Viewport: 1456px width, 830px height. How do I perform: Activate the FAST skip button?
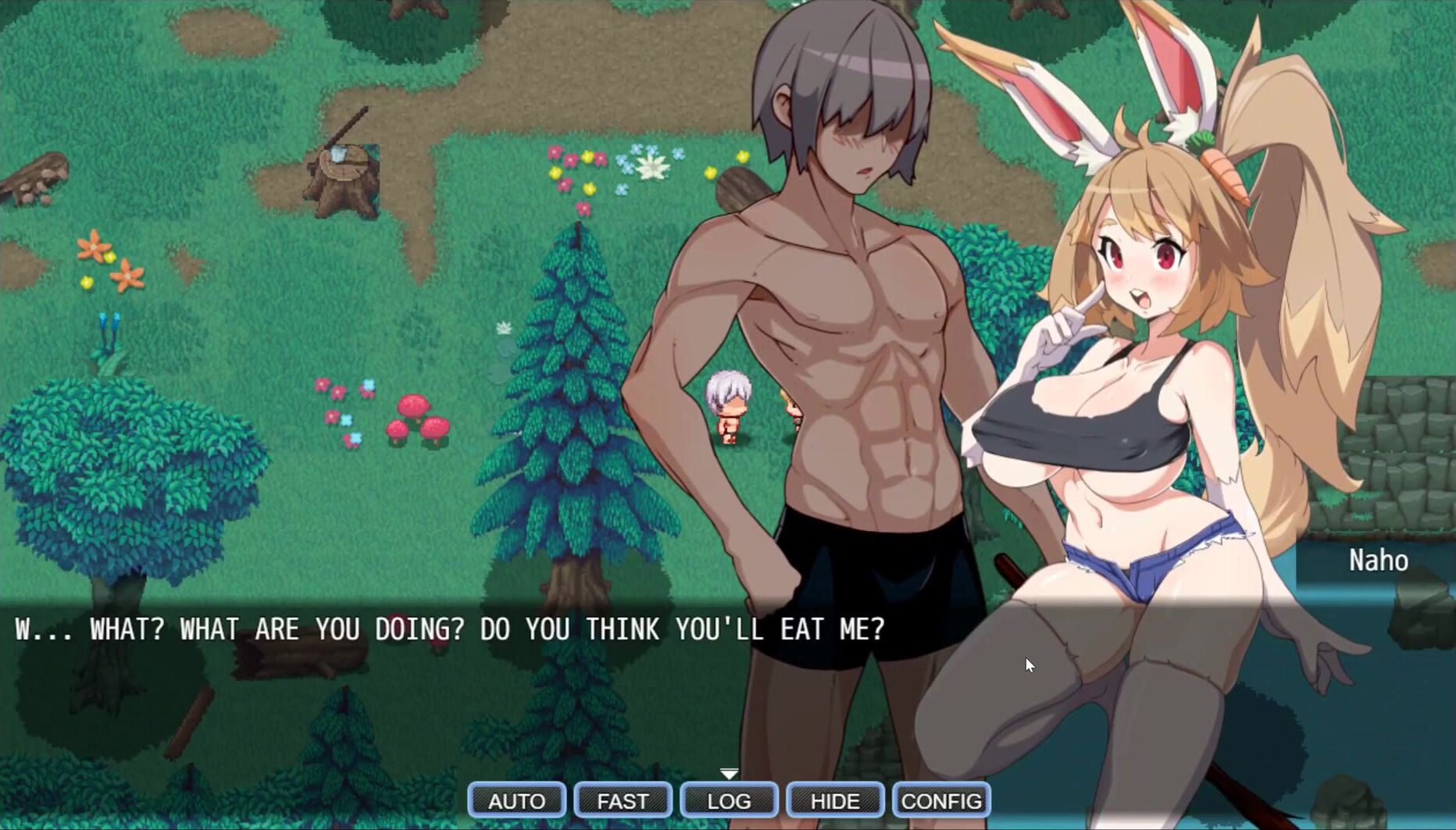[x=623, y=800]
